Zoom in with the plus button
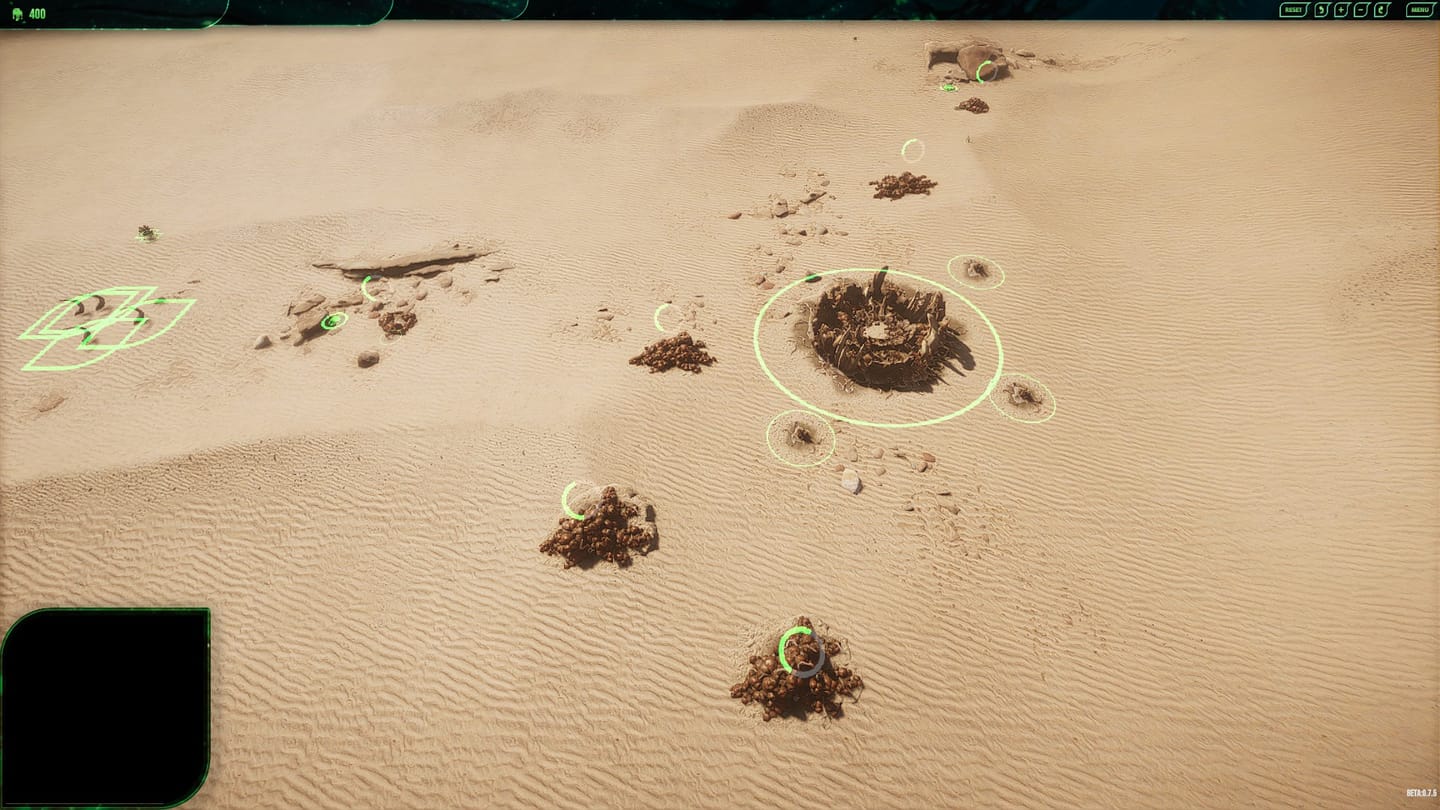The height and width of the screenshot is (810, 1440). click(x=1341, y=10)
